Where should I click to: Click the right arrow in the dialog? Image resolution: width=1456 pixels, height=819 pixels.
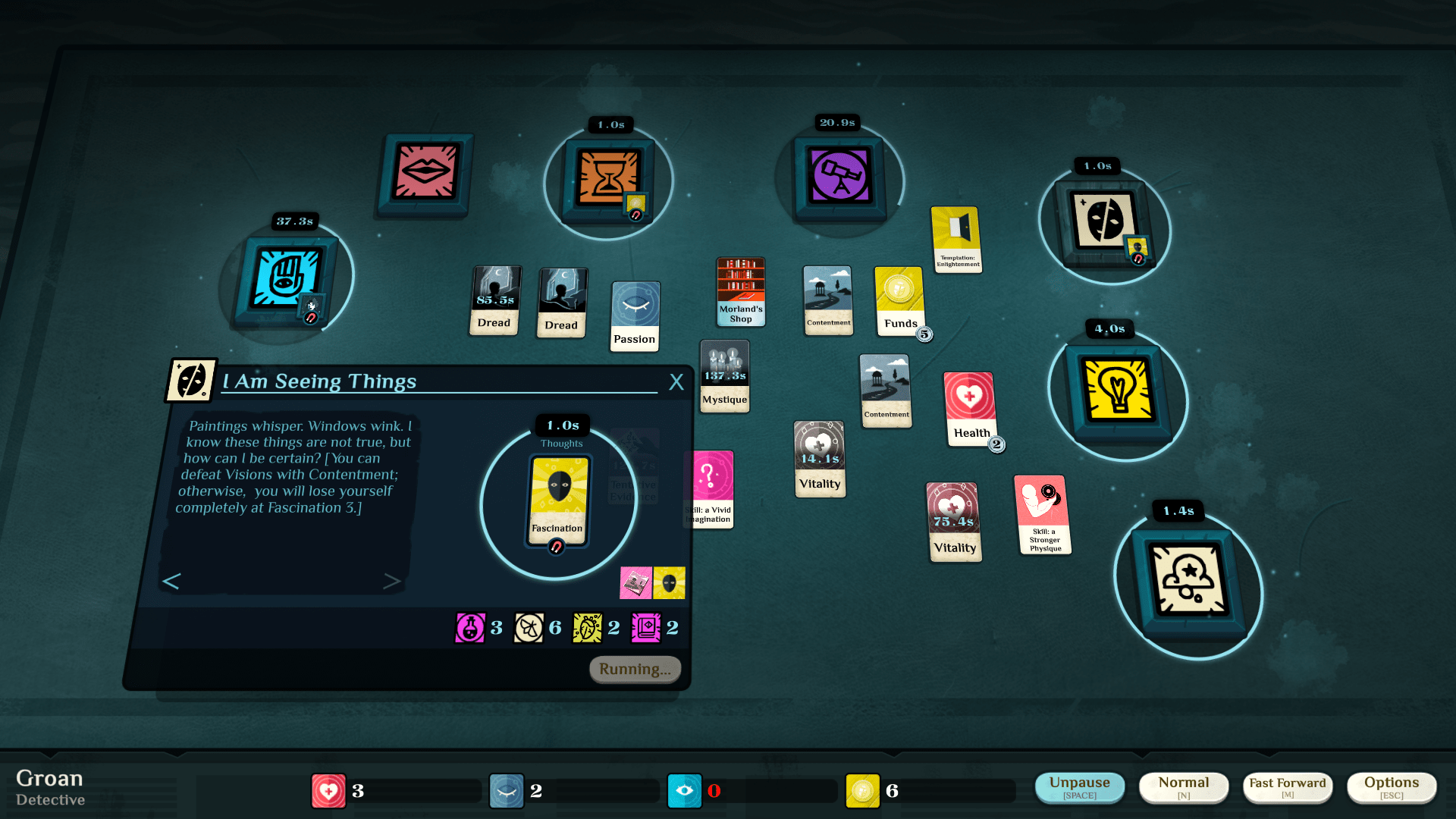(x=393, y=581)
